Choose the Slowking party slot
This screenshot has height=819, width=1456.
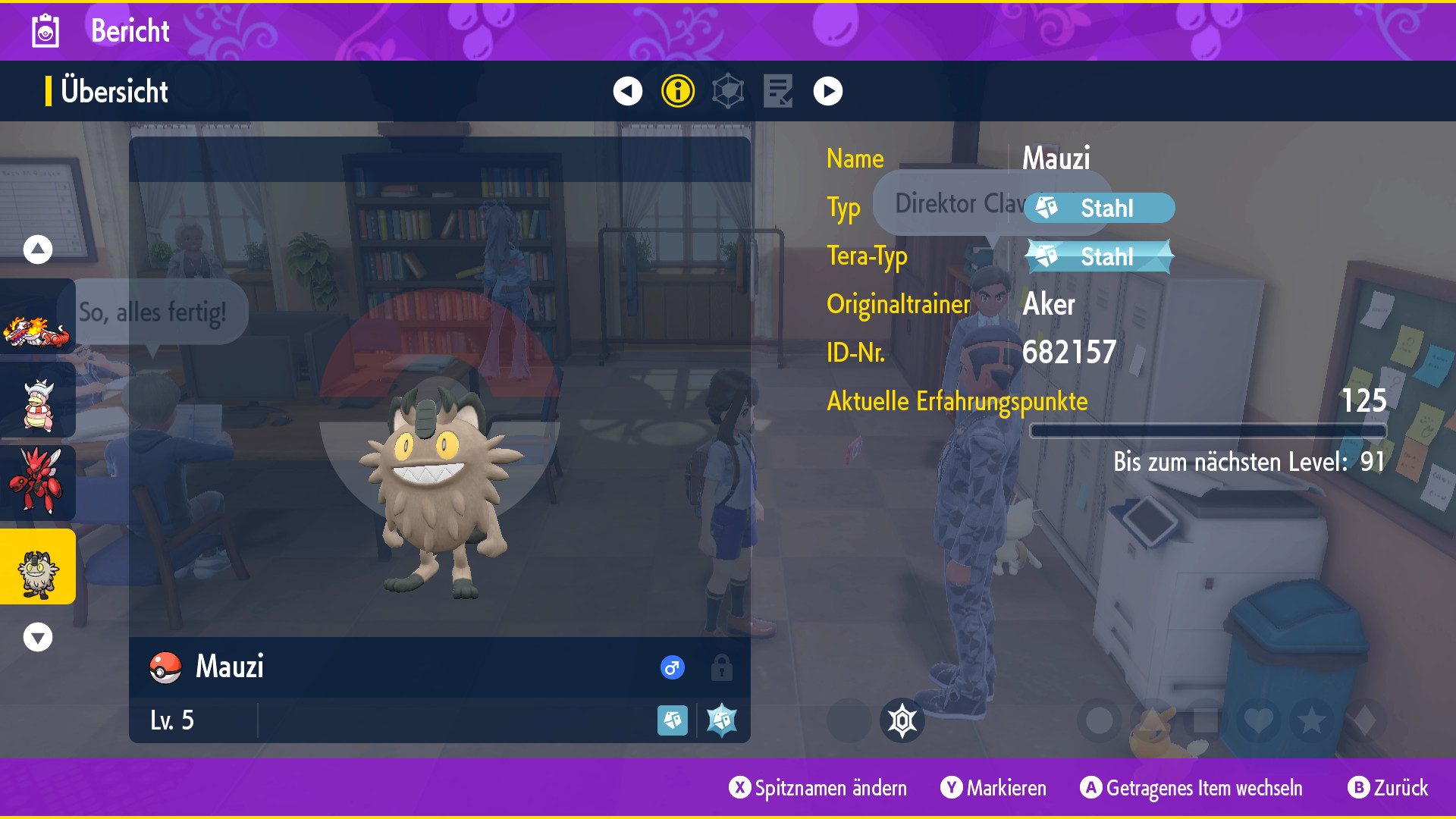pyautogui.click(x=38, y=403)
